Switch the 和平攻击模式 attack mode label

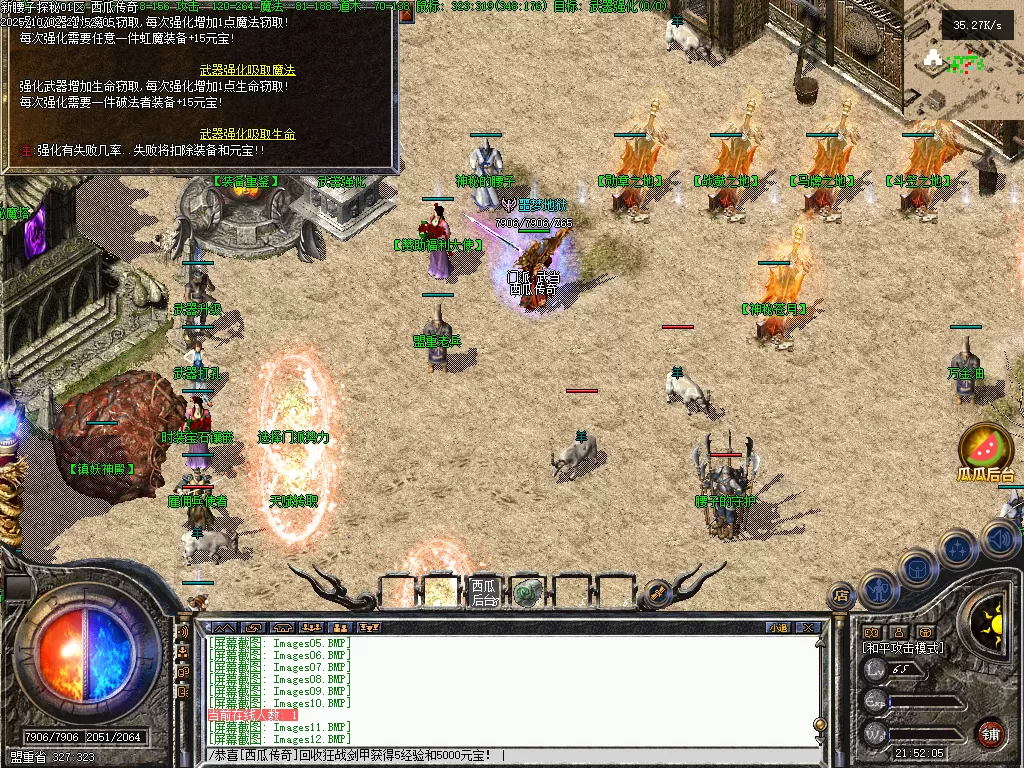click(x=902, y=648)
